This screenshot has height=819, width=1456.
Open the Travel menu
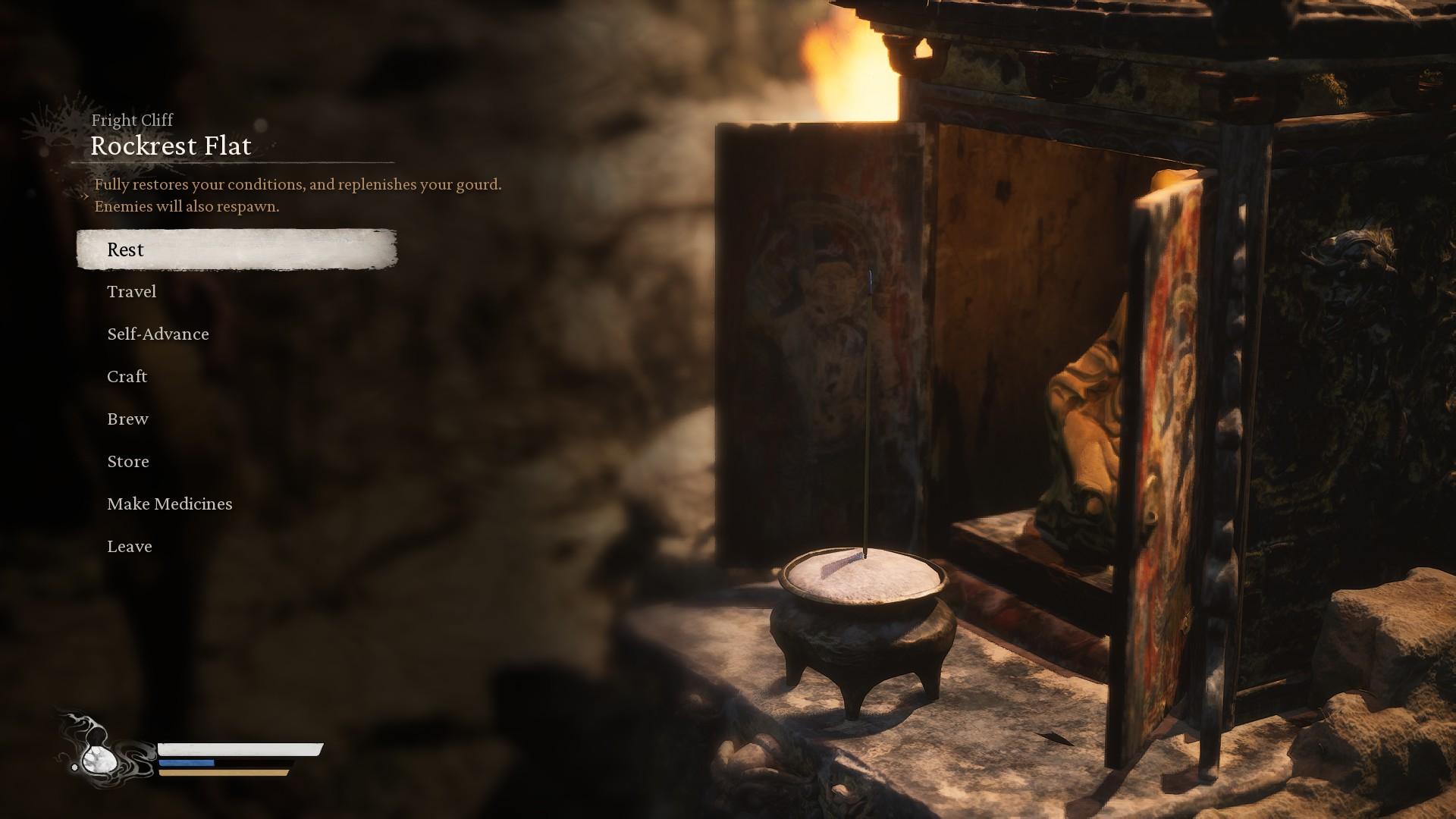(x=132, y=292)
